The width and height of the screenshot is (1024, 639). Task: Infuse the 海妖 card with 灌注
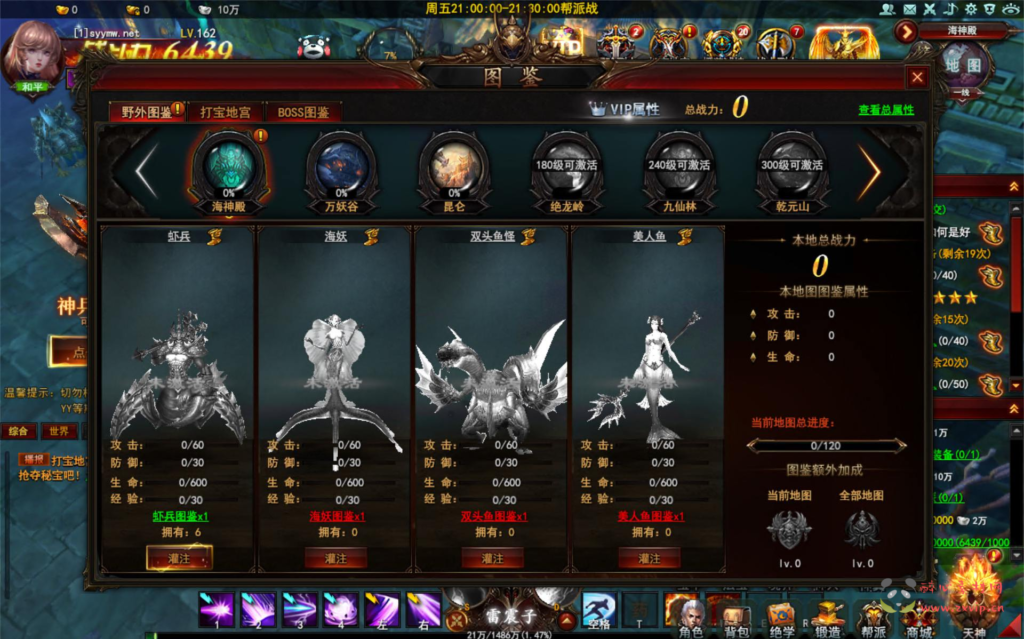point(336,558)
